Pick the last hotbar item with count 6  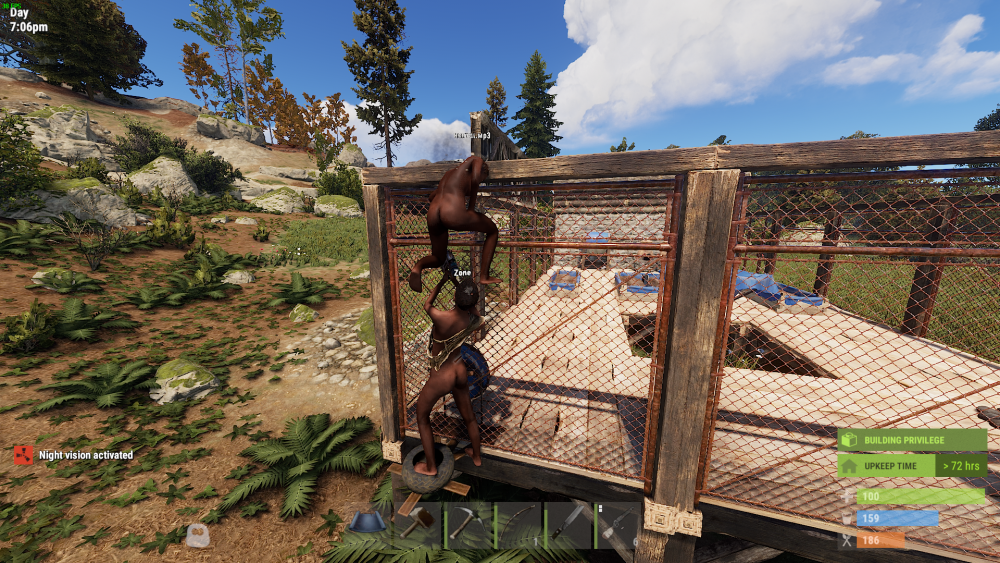[x=616, y=524]
